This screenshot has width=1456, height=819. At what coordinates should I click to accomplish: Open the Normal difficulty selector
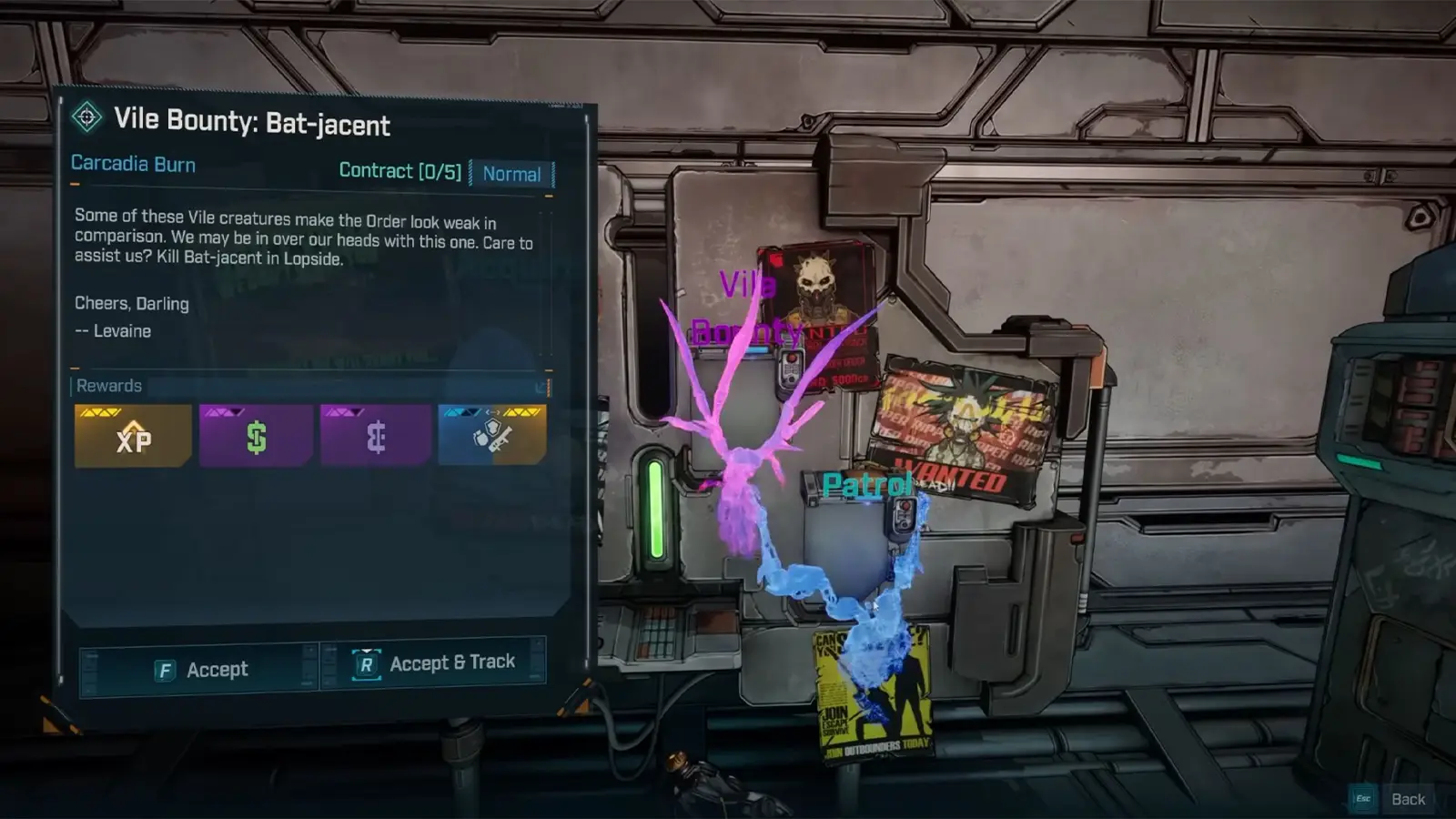click(x=512, y=174)
